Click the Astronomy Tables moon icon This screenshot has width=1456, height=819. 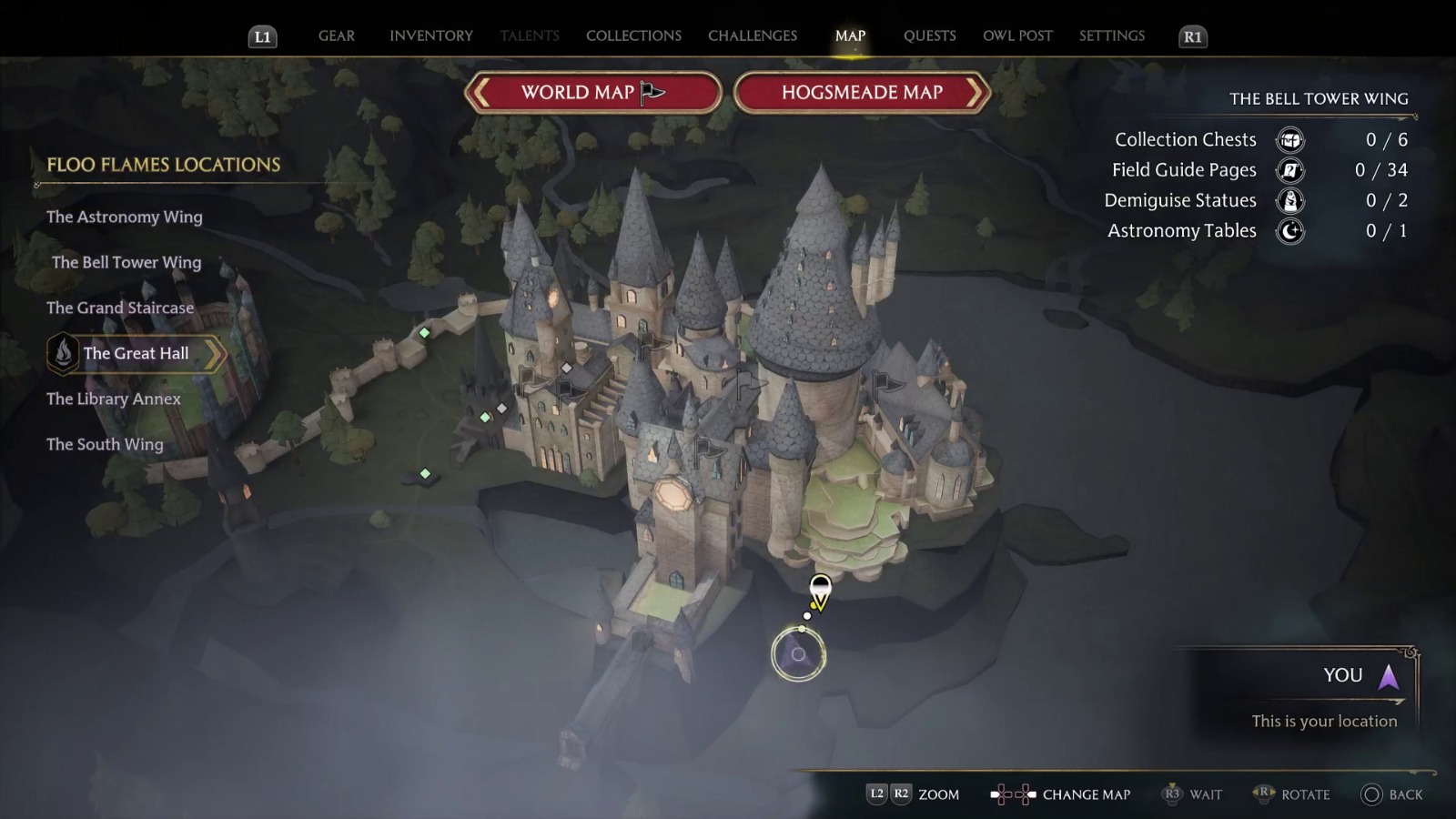point(1289,231)
